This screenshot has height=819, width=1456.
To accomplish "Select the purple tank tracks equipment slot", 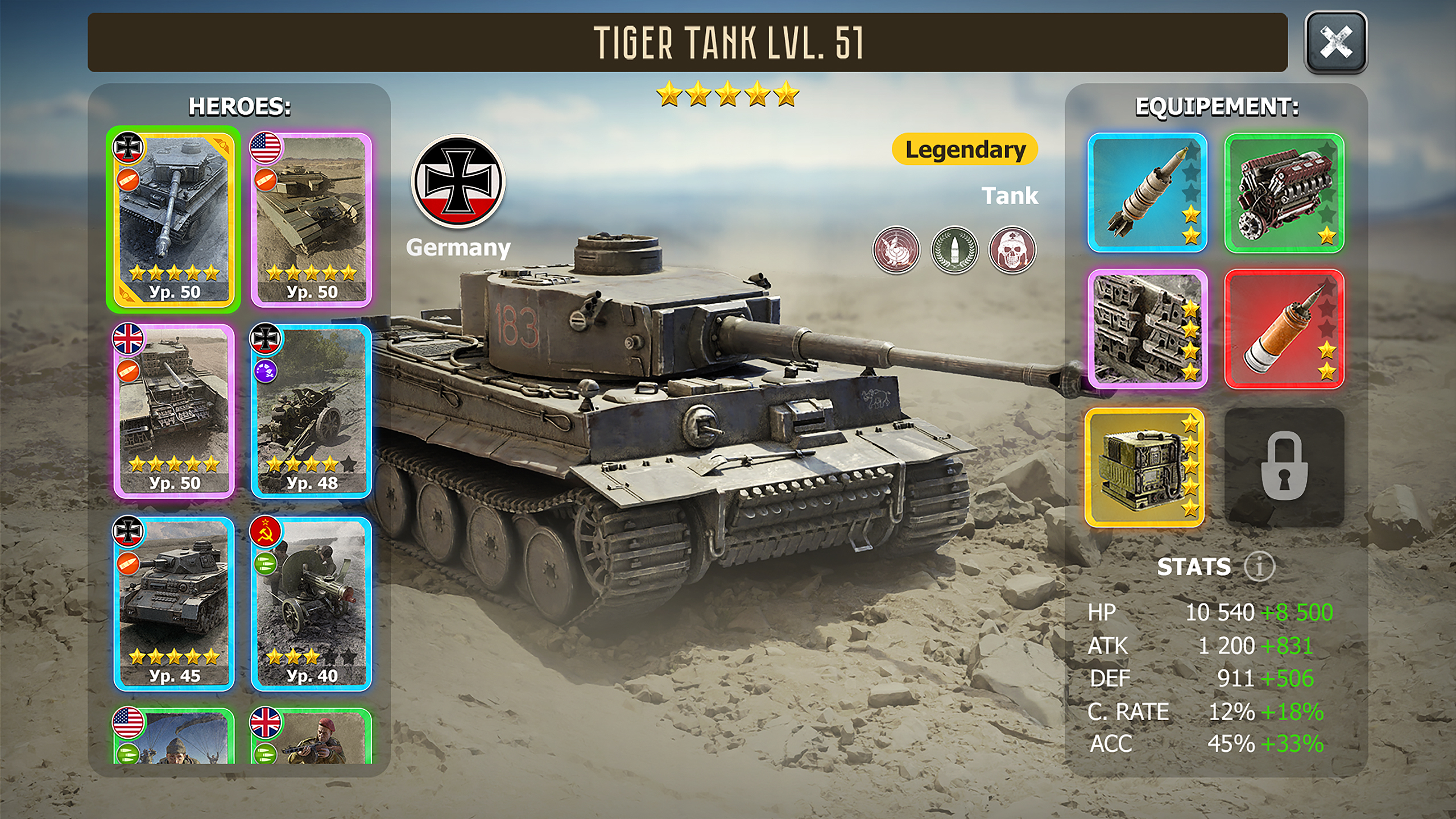I will point(1147,329).
